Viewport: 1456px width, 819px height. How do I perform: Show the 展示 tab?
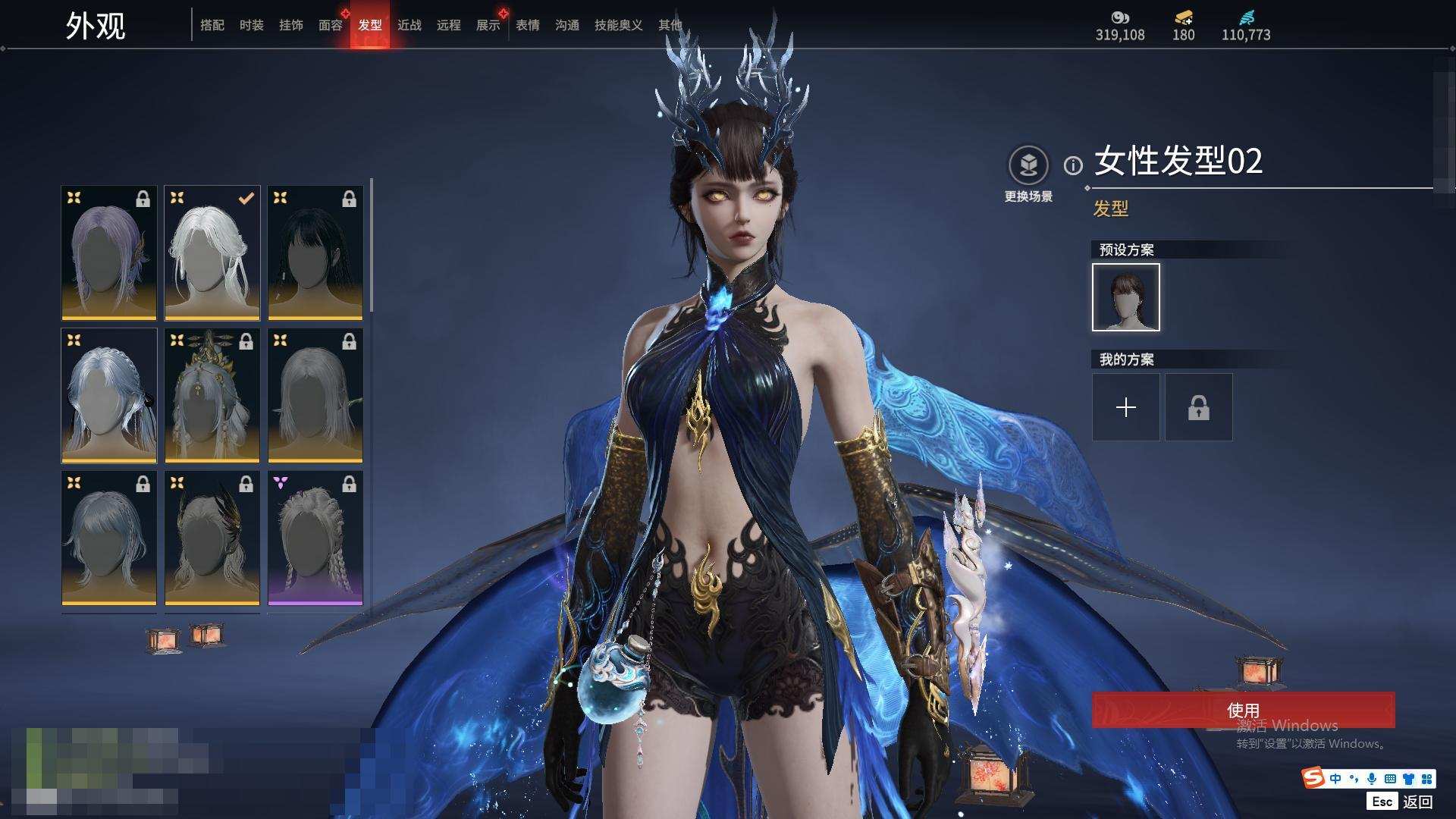[x=488, y=25]
